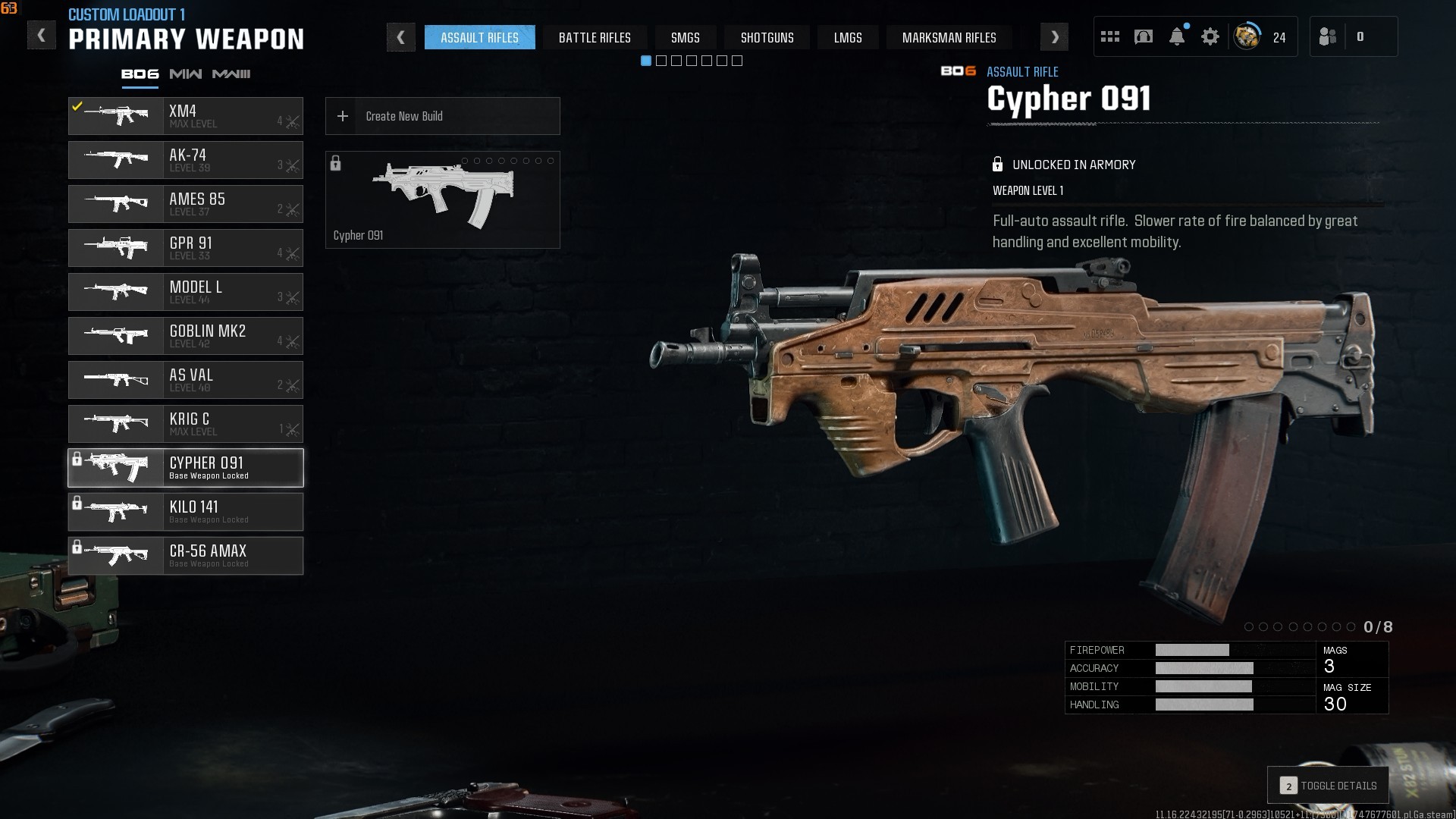Show the LMGs weapon list
This screenshot has width=1456, height=819.
coord(848,37)
